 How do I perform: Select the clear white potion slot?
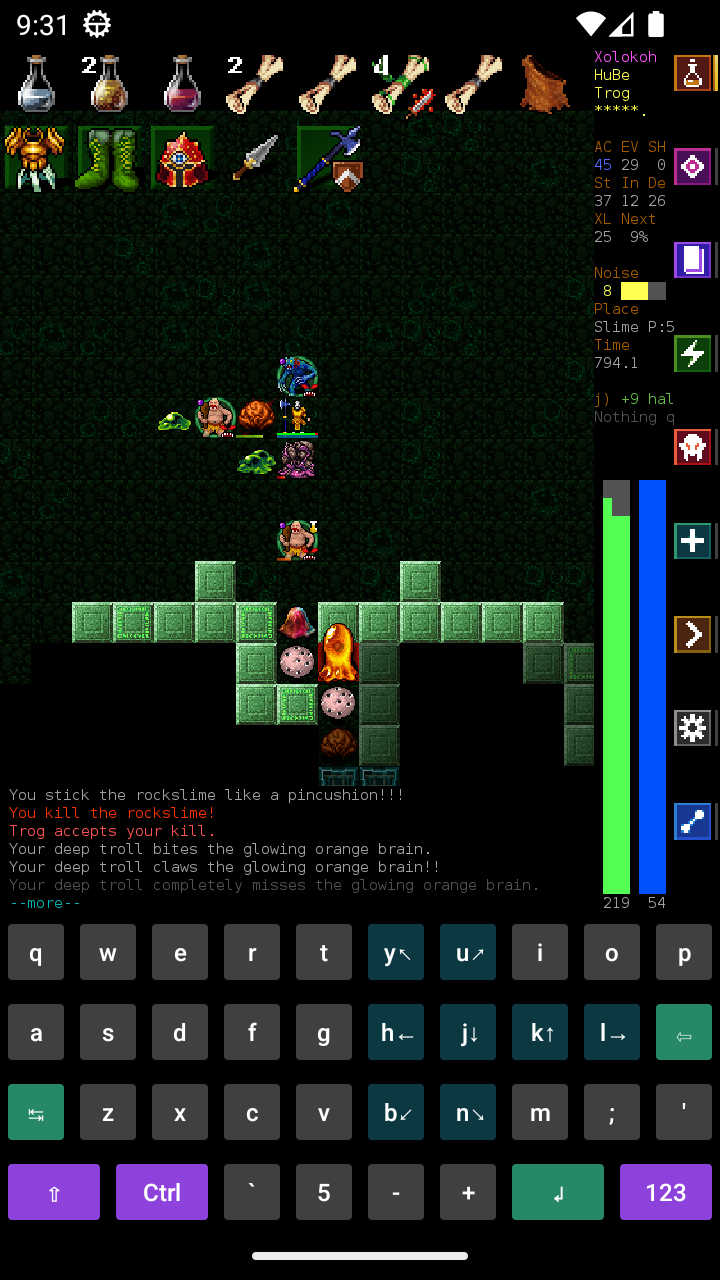(35, 83)
